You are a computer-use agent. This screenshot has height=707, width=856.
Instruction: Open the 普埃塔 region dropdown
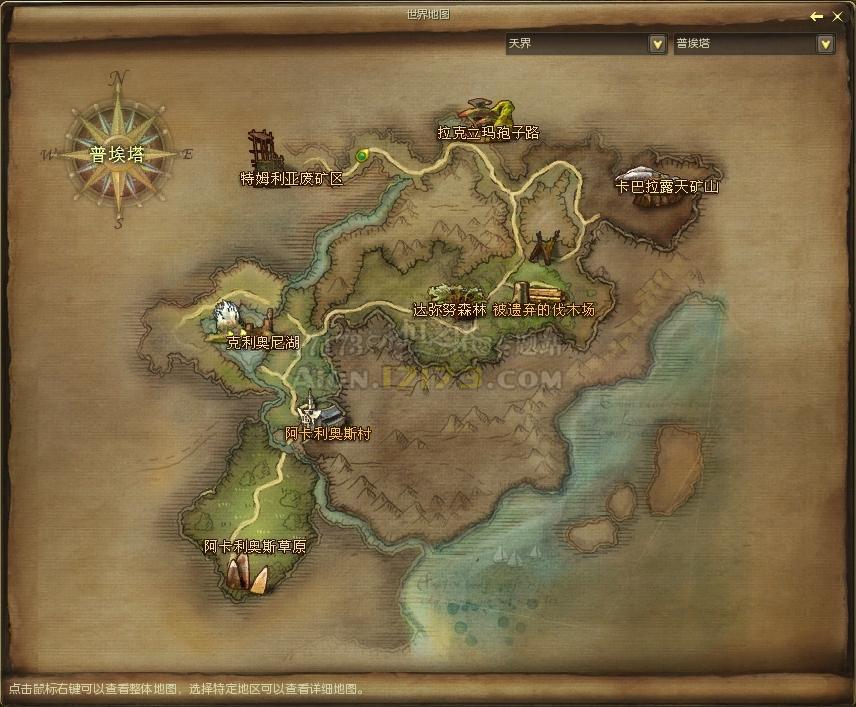pos(825,44)
